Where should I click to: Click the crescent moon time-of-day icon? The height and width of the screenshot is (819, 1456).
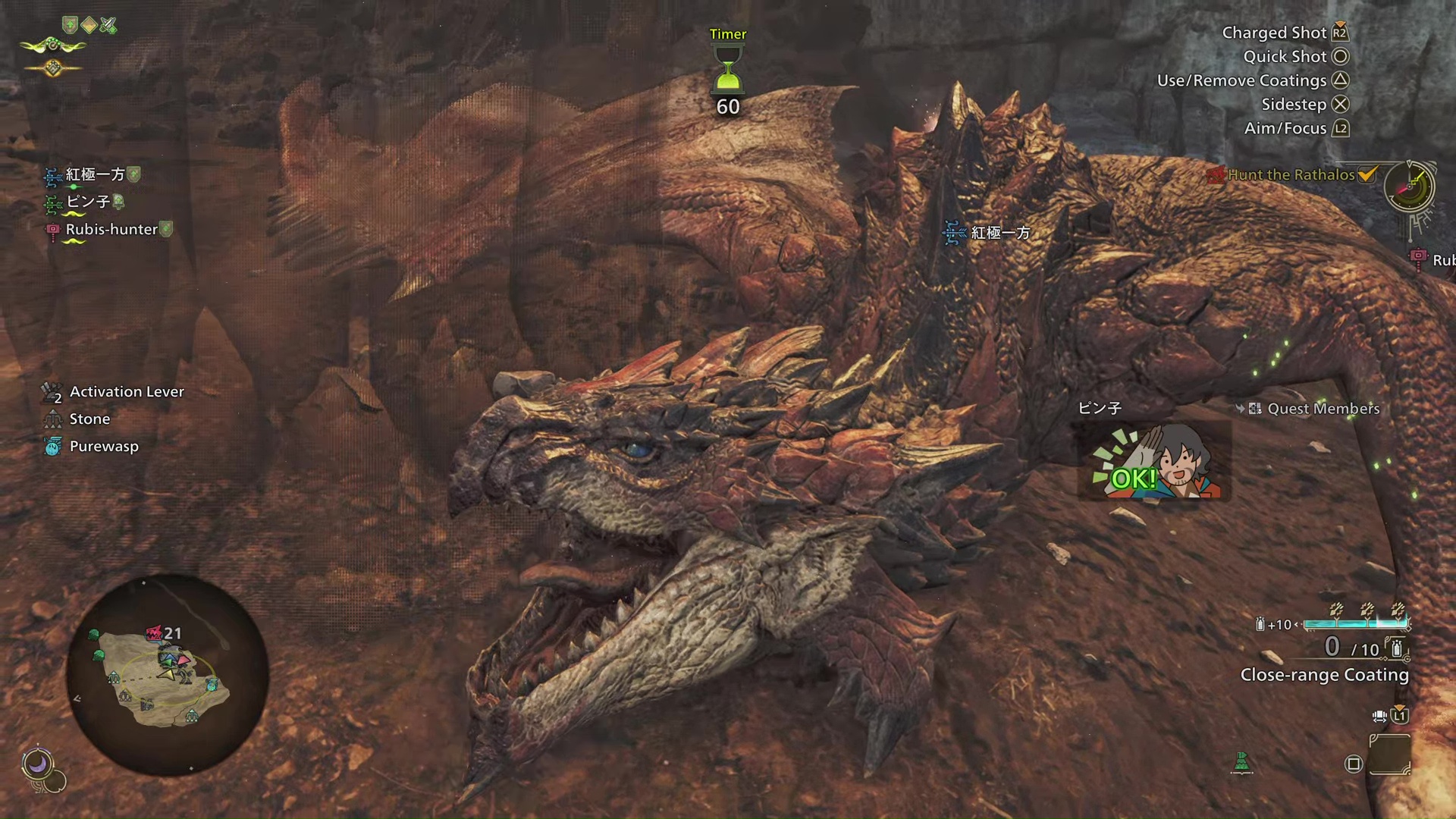[x=37, y=763]
